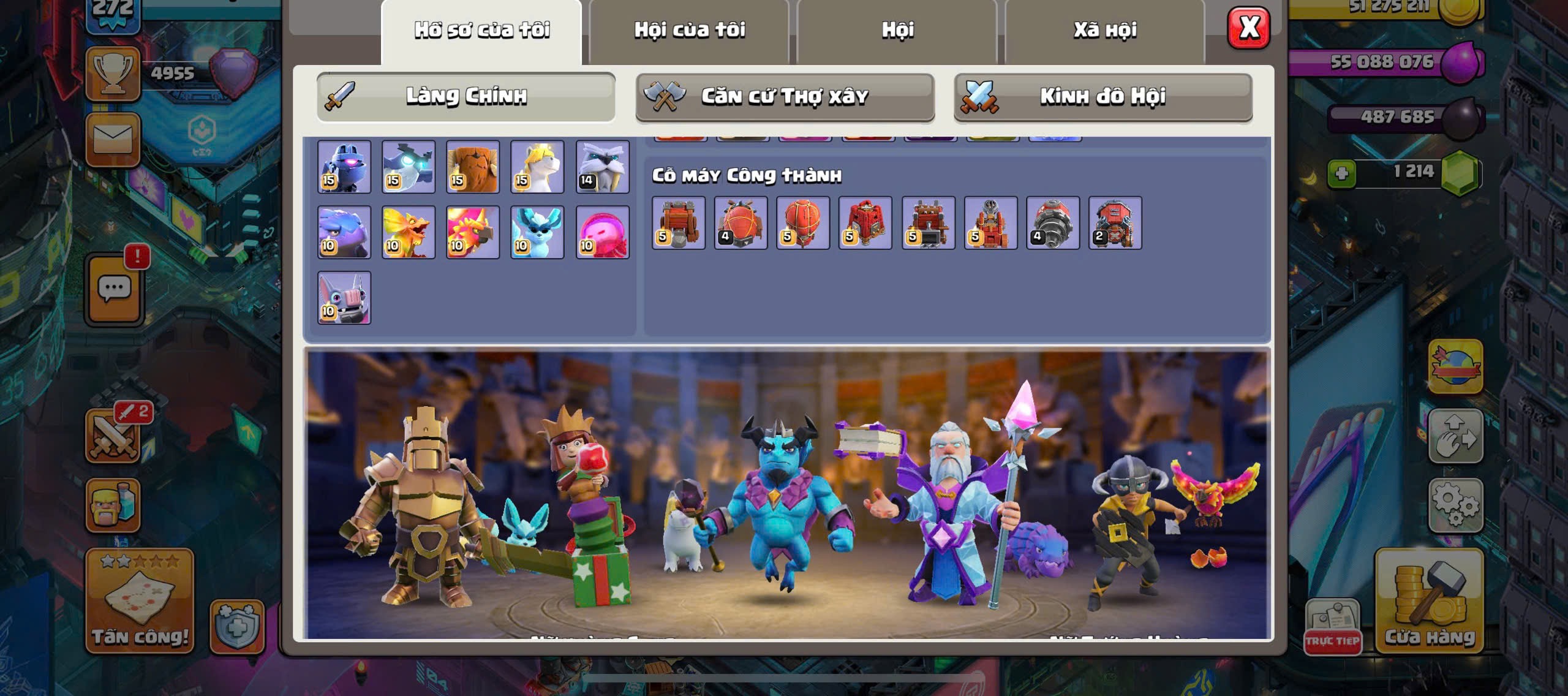The image size is (1568, 696).
Task: Tap the shield protection button
Action: 237,626
